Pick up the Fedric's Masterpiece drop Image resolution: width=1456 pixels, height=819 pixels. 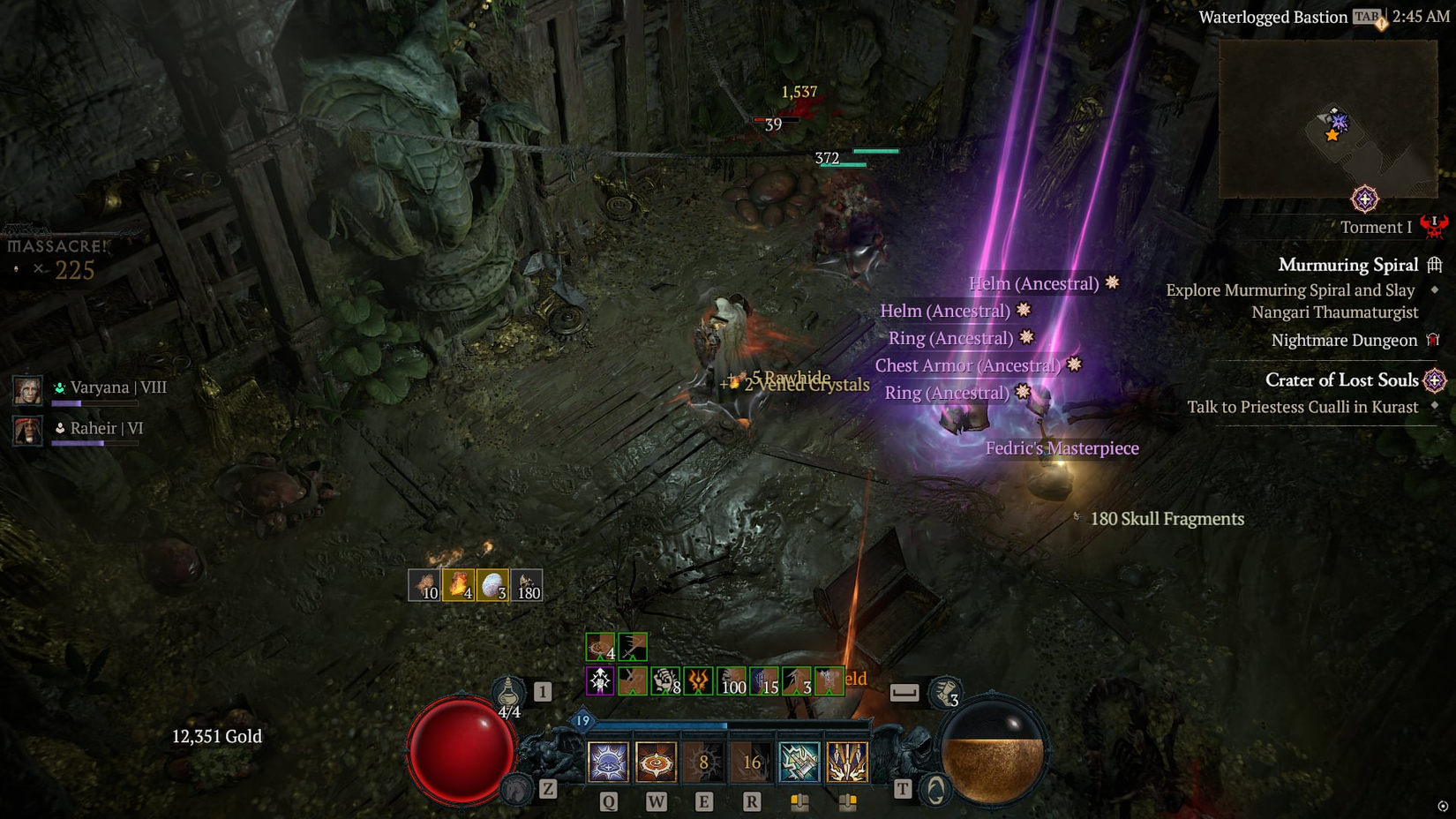pos(1062,448)
